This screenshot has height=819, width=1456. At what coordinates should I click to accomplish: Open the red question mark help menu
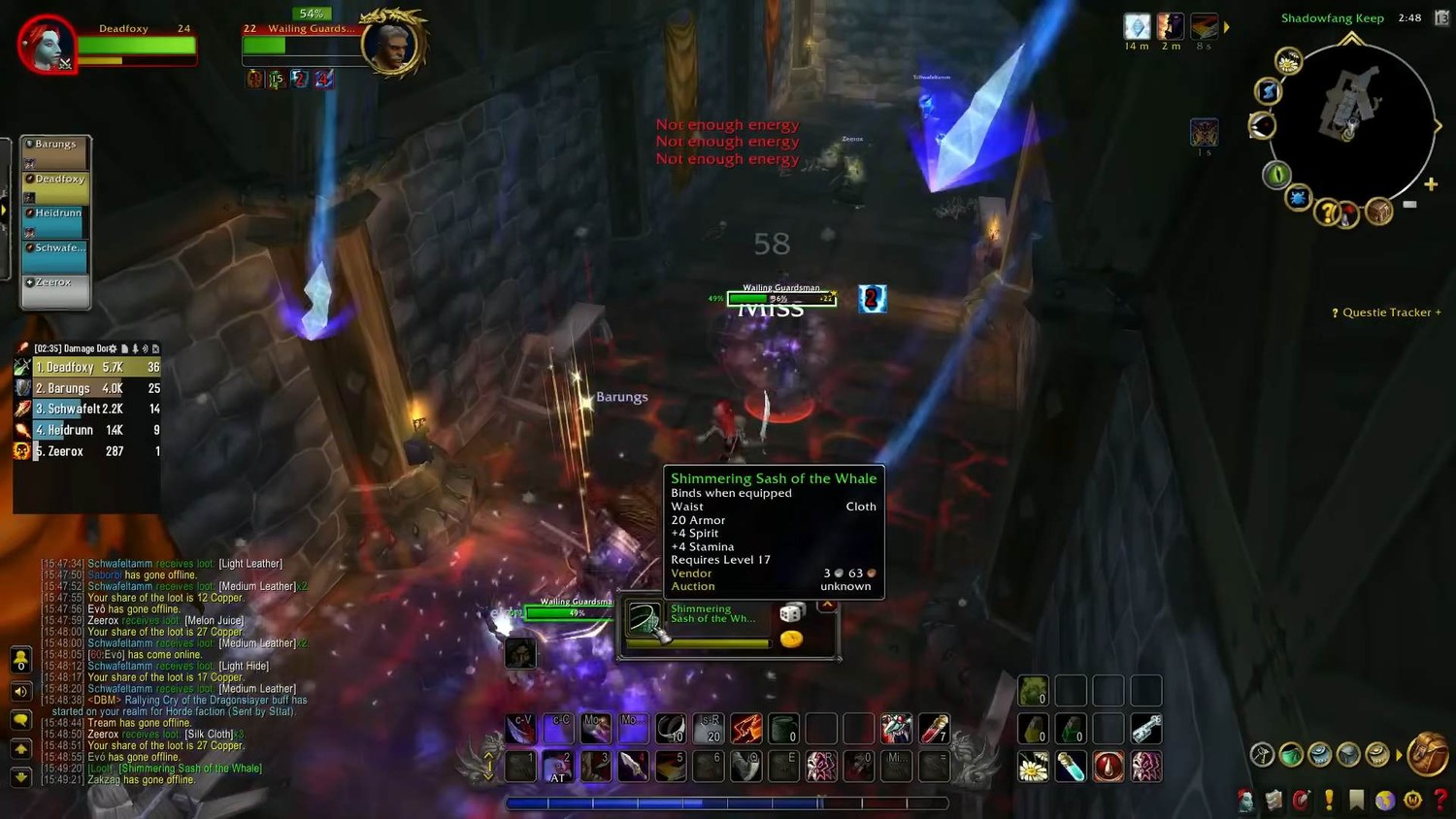click(1440, 800)
